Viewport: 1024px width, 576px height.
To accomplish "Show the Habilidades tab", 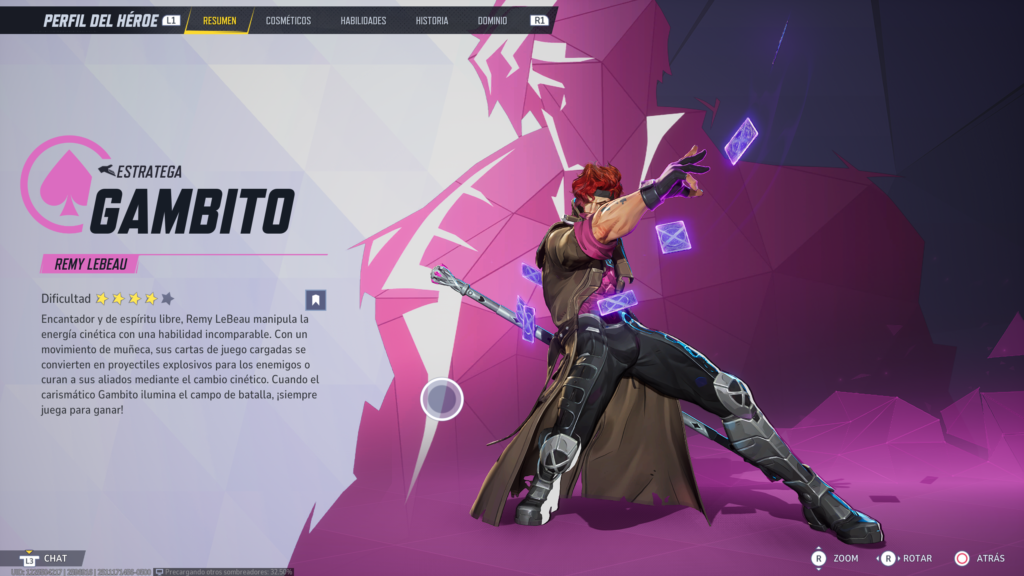I will [x=363, y=20].
